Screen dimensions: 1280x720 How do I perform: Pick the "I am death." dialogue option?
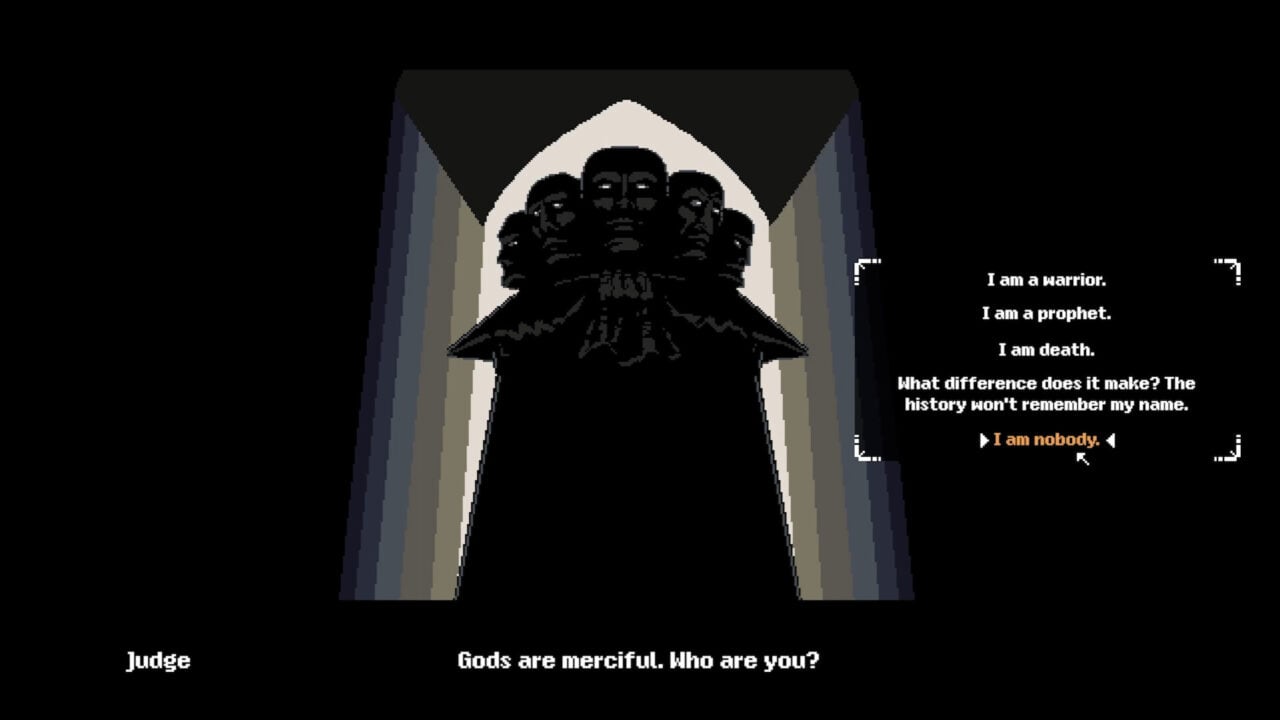point(1044,349)
